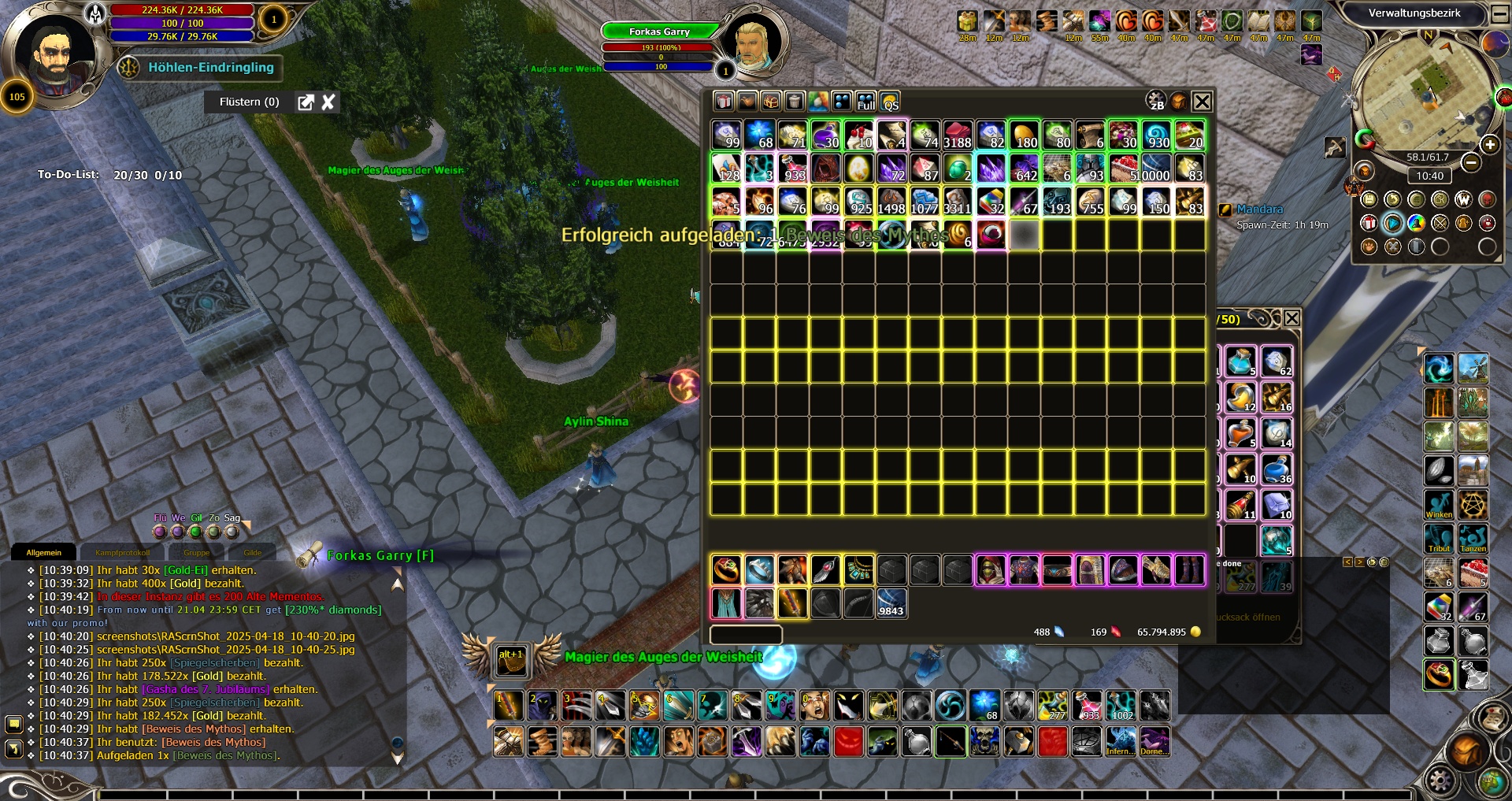Click the Forkas Garry target portrait
The width and height of the screenshot is (1512, 801).
coord(751,41)
